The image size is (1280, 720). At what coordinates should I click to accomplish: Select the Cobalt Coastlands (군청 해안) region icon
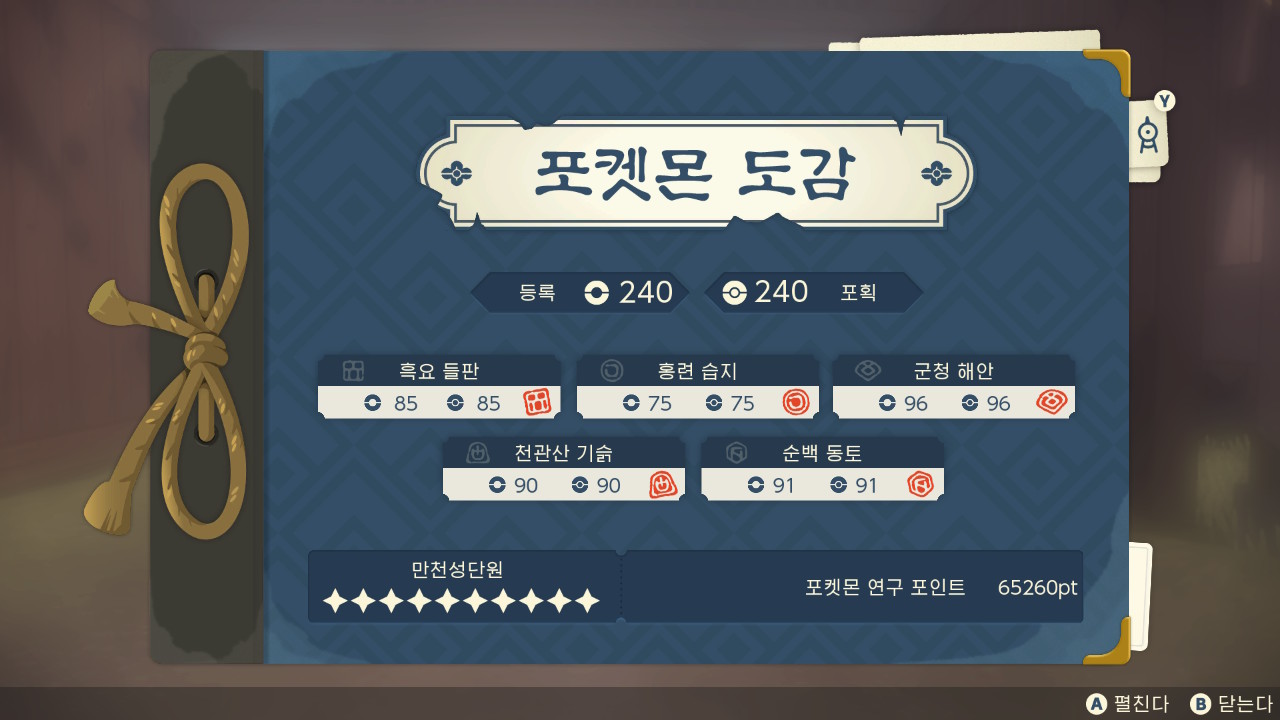click(x=866, y=371)
